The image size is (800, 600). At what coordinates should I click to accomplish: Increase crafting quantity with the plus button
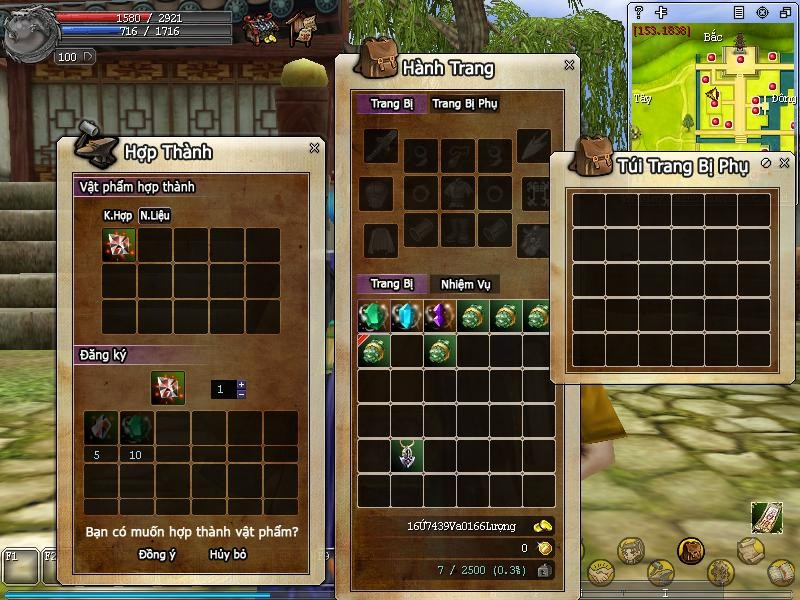[x=241, y=385]
